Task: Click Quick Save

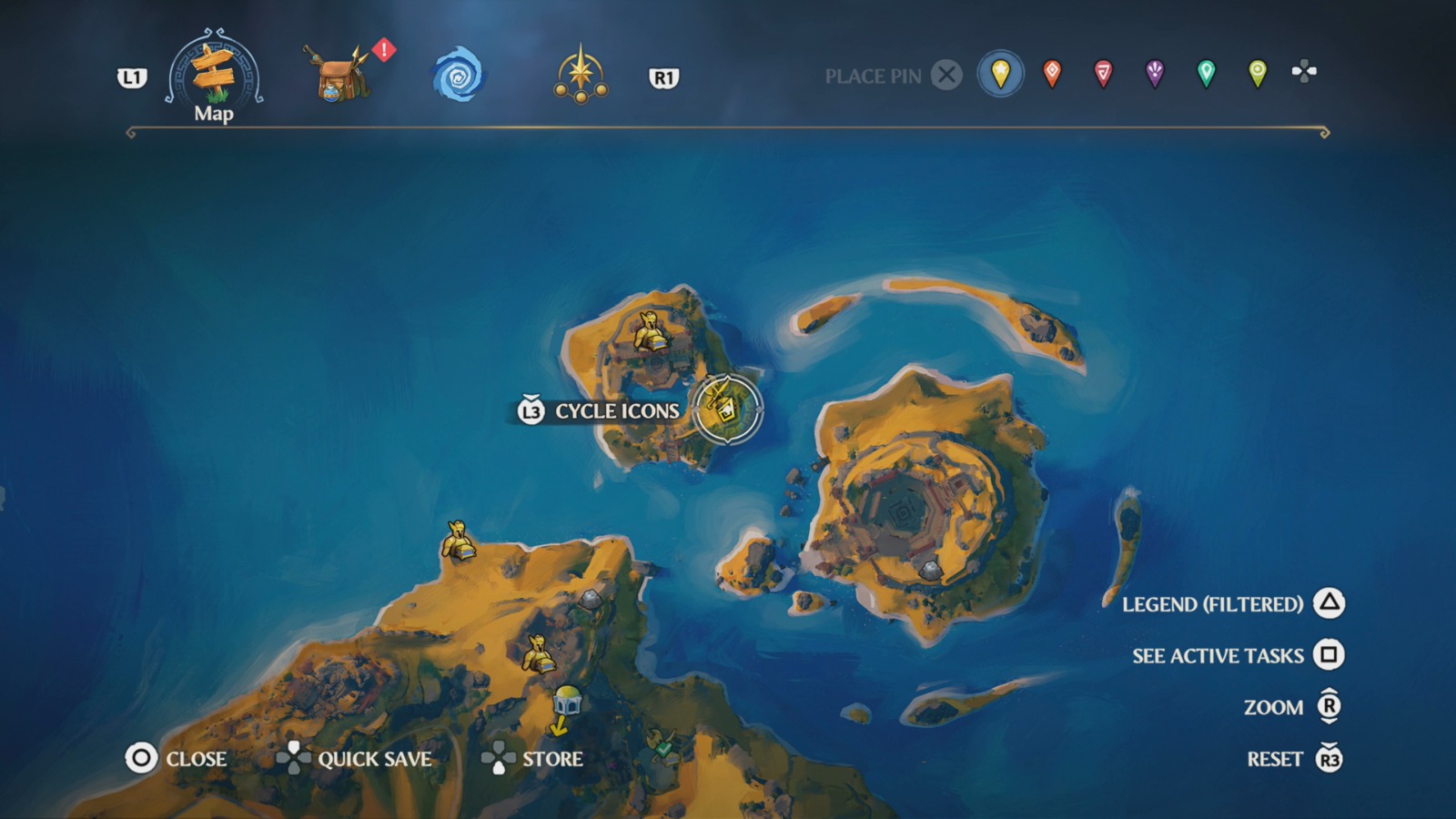Action: pos(374,758)
